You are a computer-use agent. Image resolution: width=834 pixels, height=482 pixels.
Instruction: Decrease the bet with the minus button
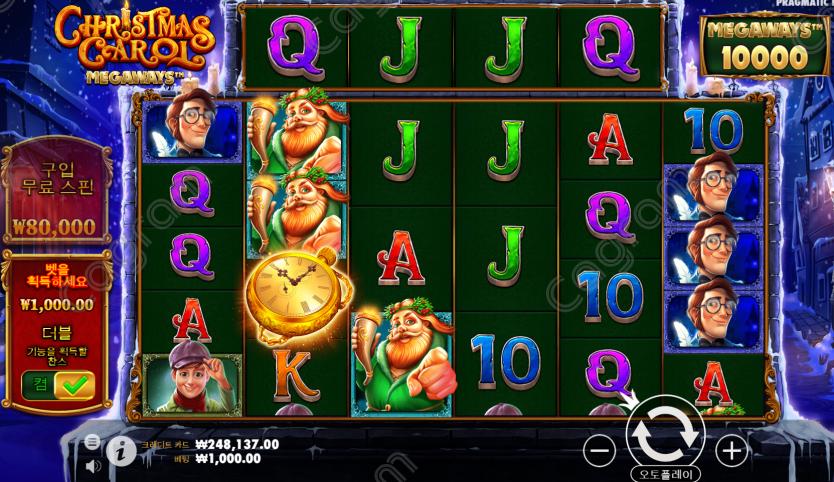[599, 451]
